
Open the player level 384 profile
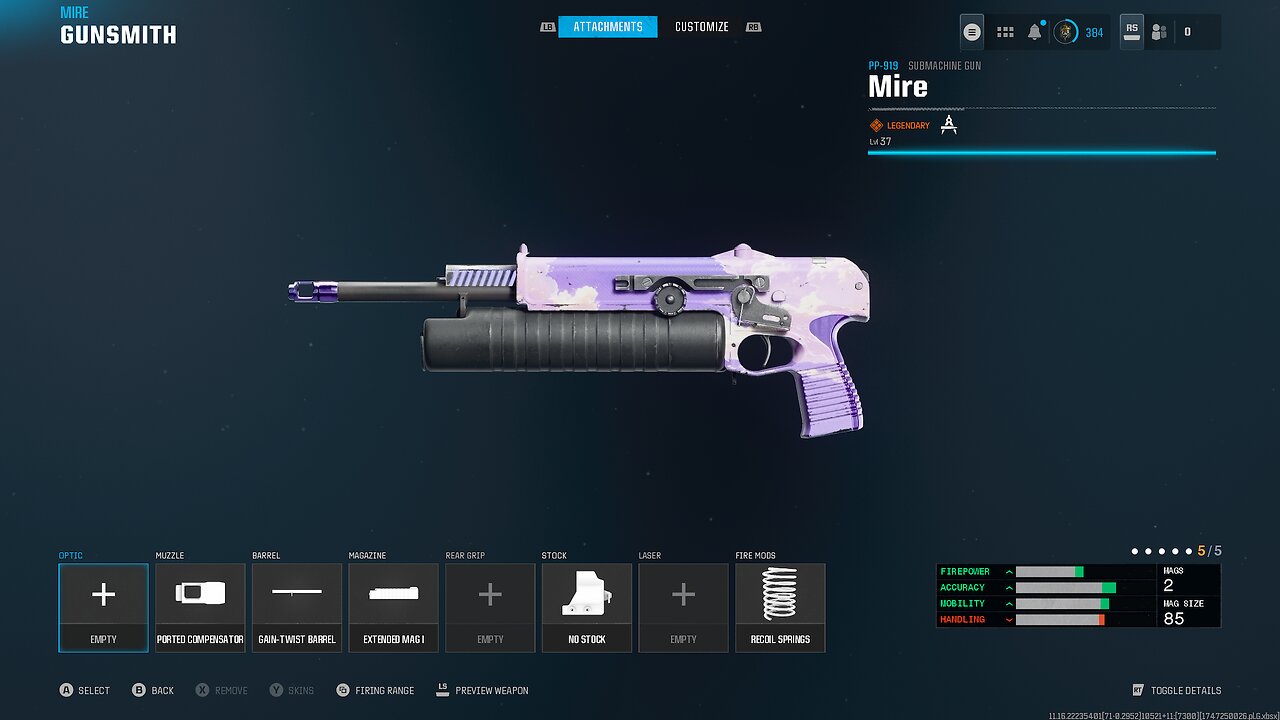(x=1078, y=32)
